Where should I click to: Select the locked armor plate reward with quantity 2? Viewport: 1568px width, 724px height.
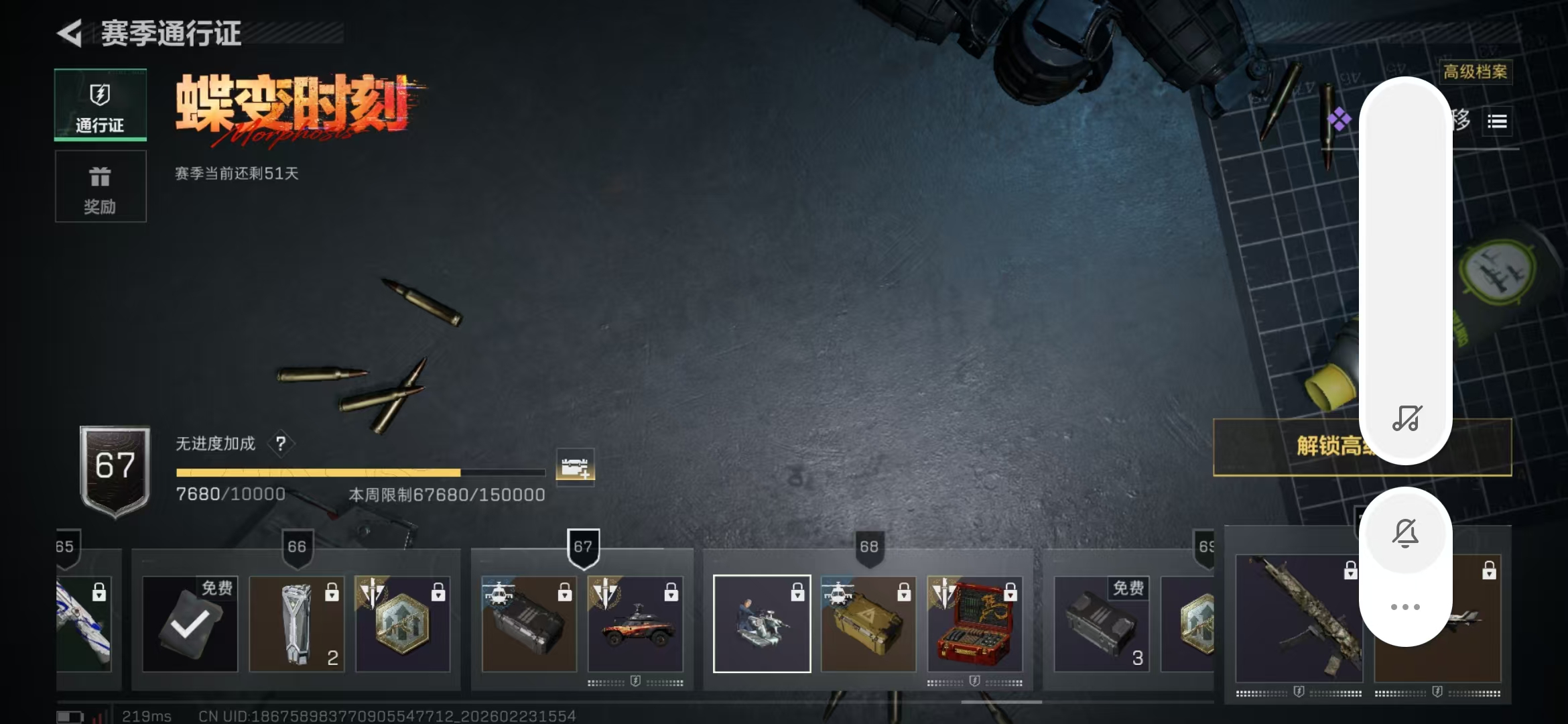click(297, 624)
